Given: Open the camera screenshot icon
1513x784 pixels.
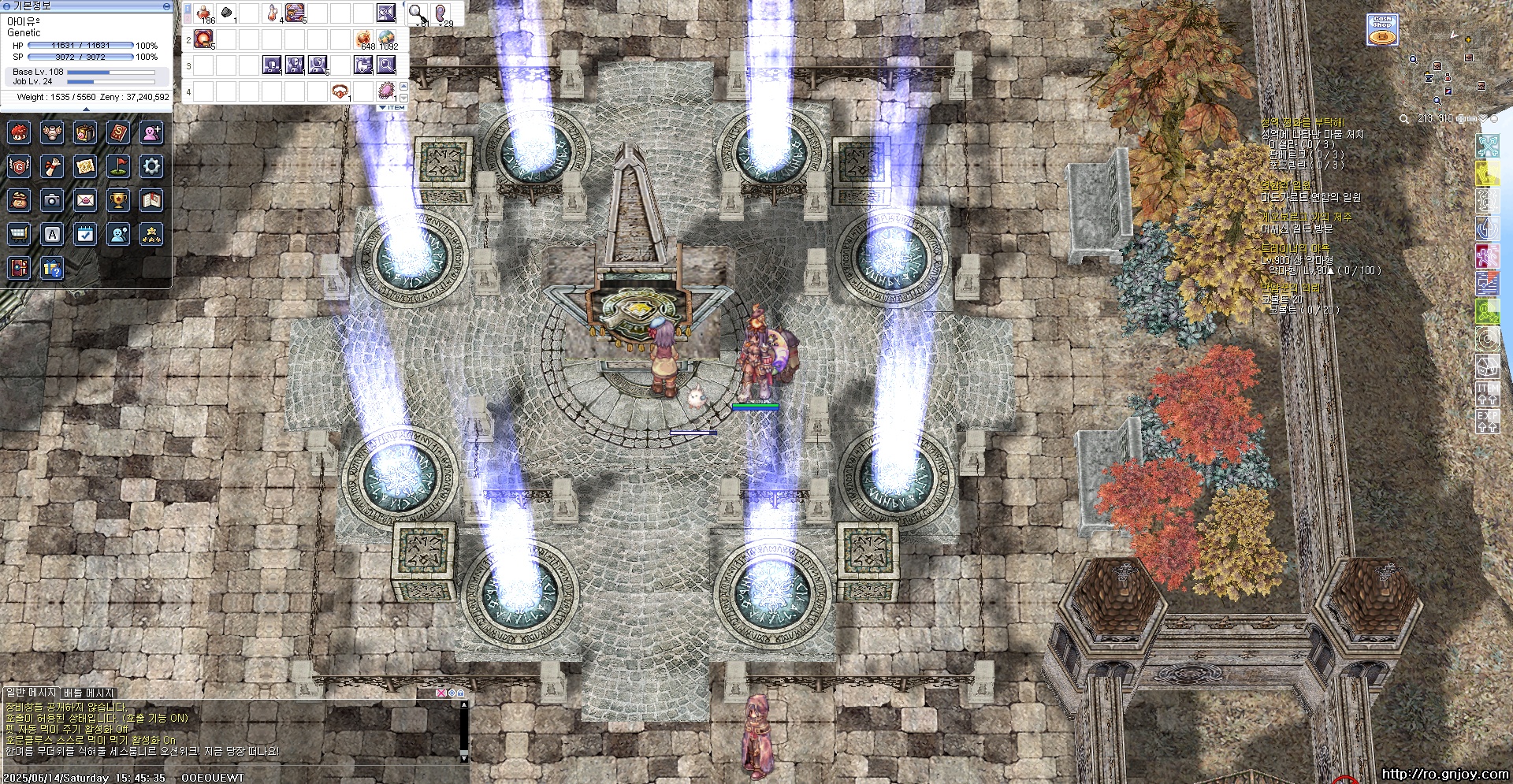Looking at the screenshot, I should click(52, 200).
